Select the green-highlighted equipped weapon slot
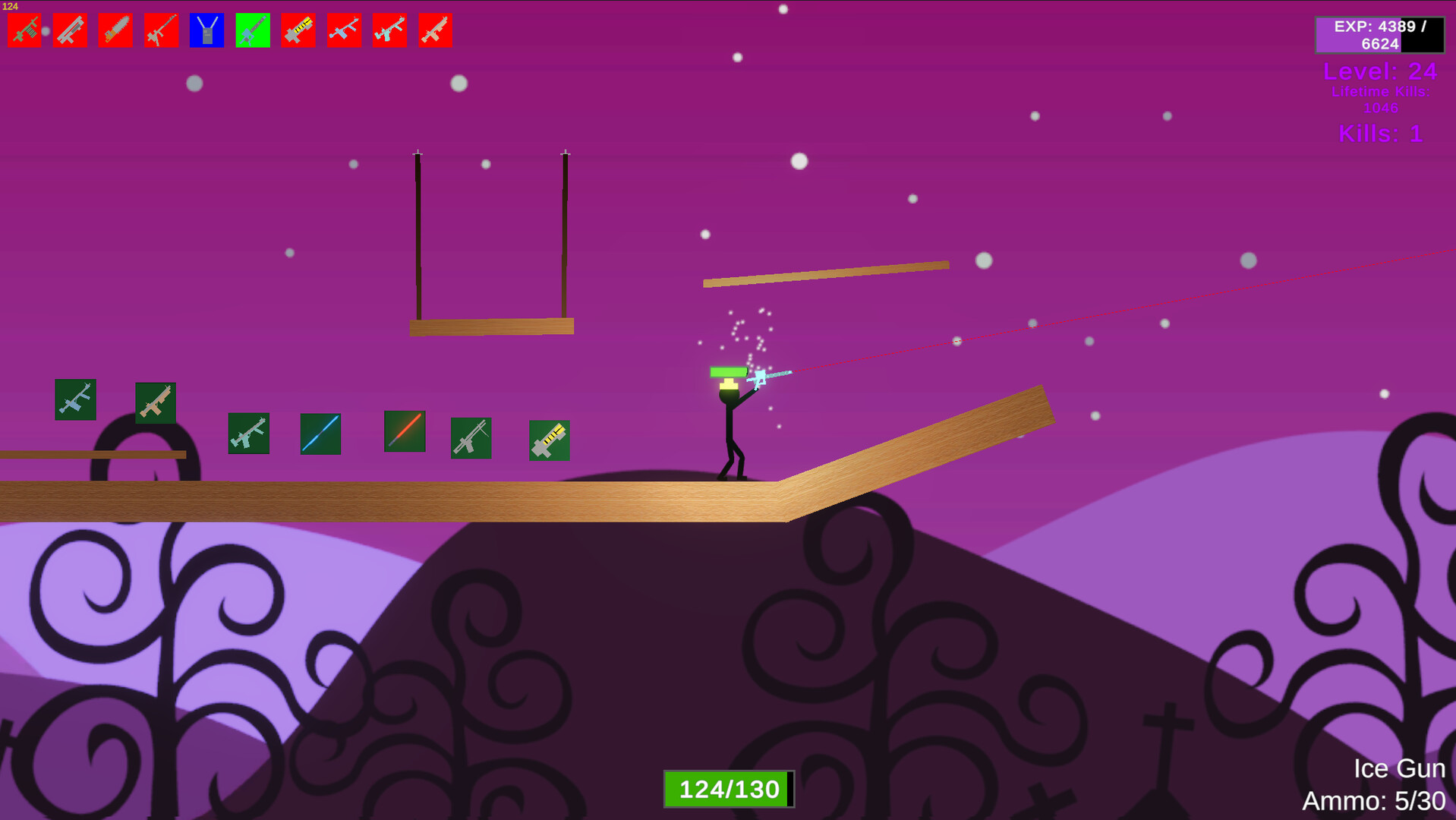1456x820 pixels. click(x=252, y=29)
